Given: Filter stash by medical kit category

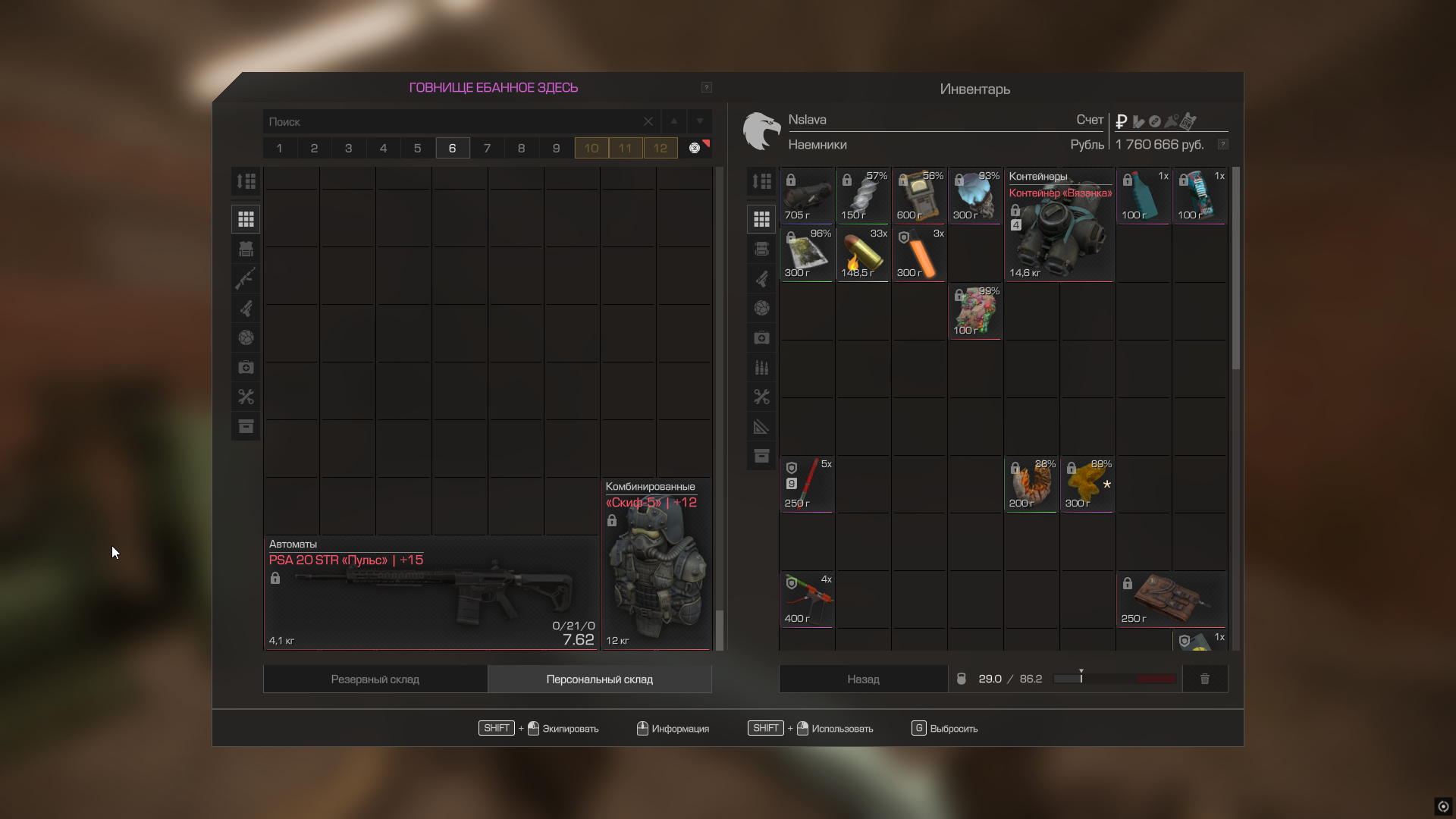Looking at the screenshot, I should (x=246, y=368).
